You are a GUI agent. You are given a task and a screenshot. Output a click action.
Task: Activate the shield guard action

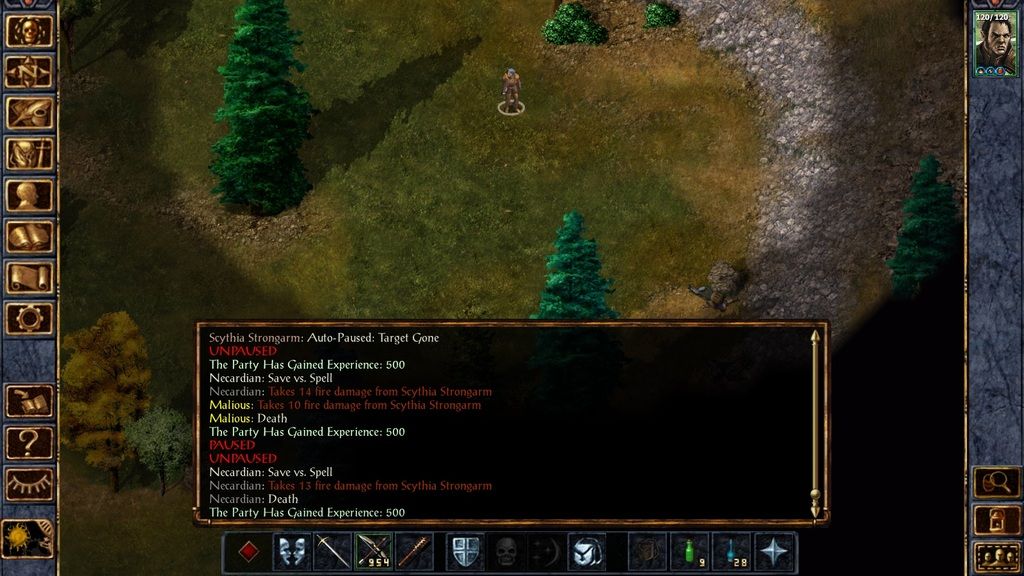click(x=465, y=552)
